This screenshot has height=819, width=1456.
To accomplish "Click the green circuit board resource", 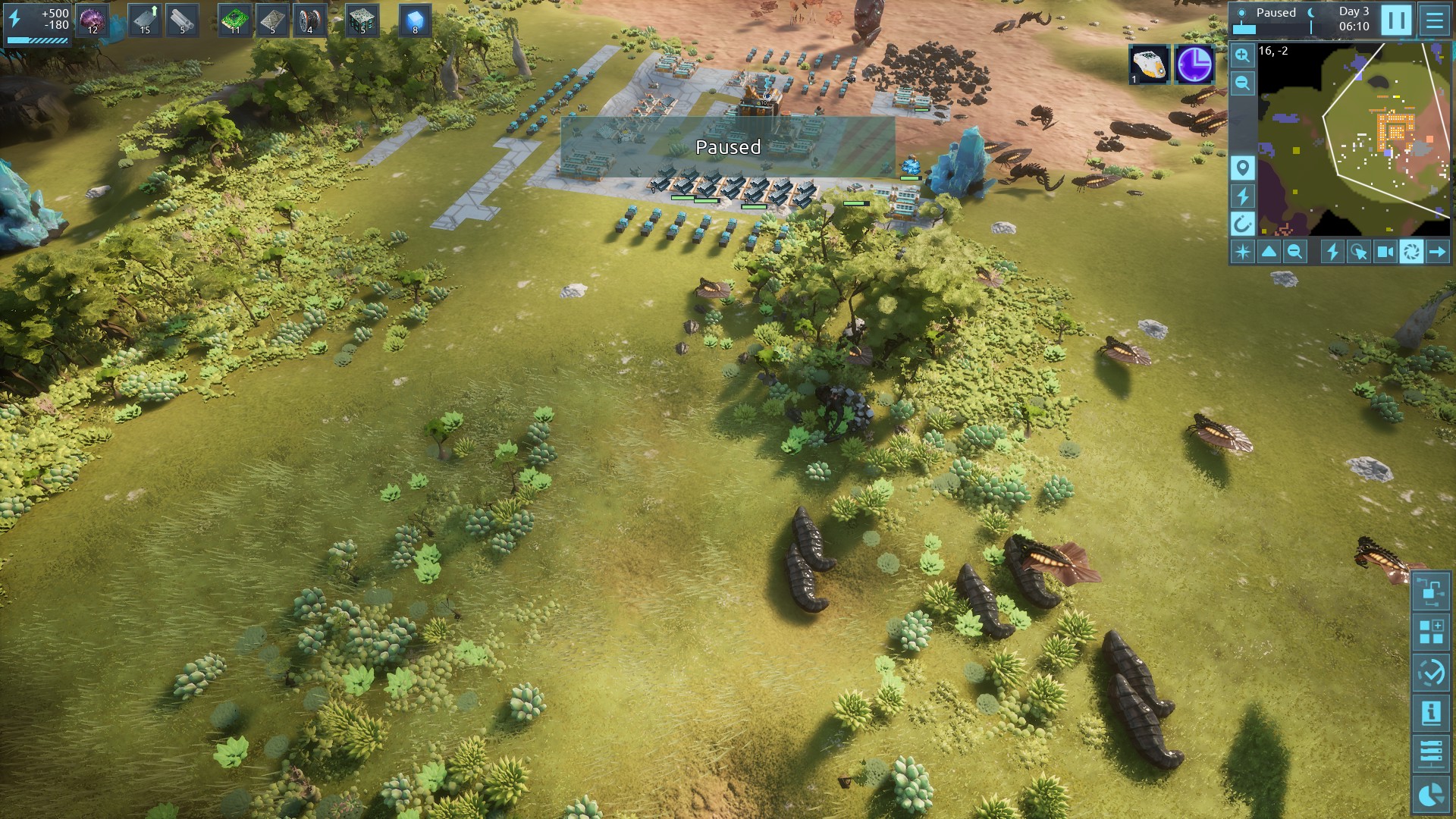I will pos(235,20).
